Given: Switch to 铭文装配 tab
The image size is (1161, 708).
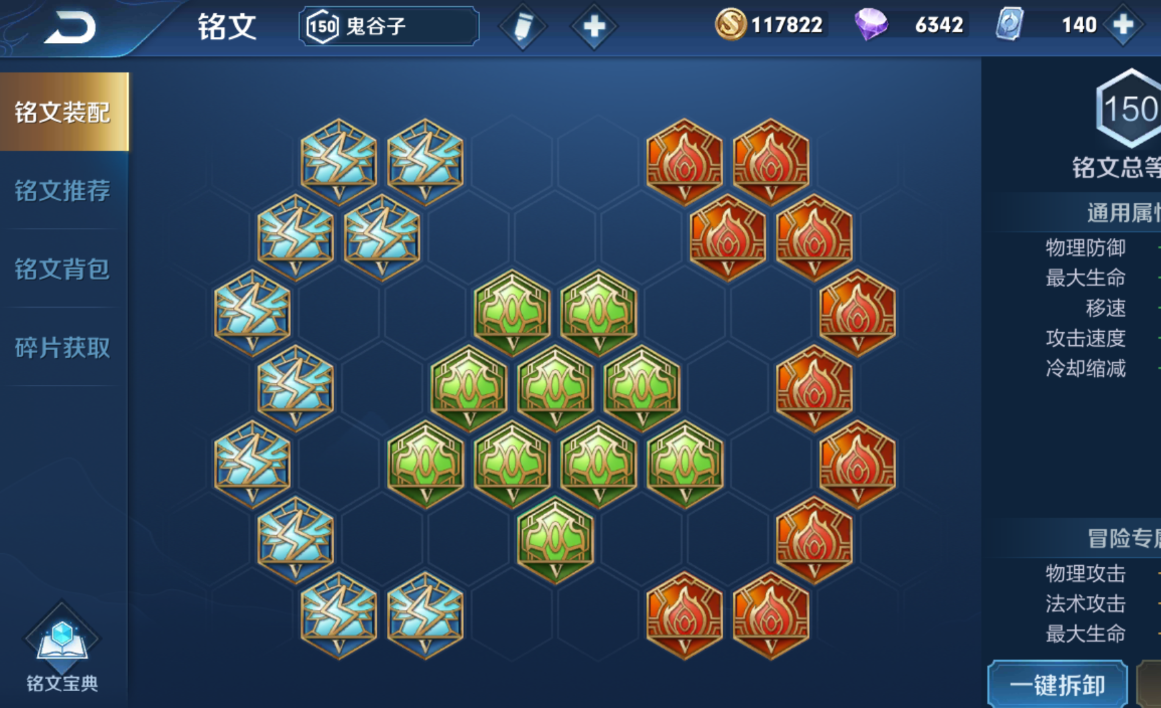Looking at the screenshot, I should tap(63, 112).
